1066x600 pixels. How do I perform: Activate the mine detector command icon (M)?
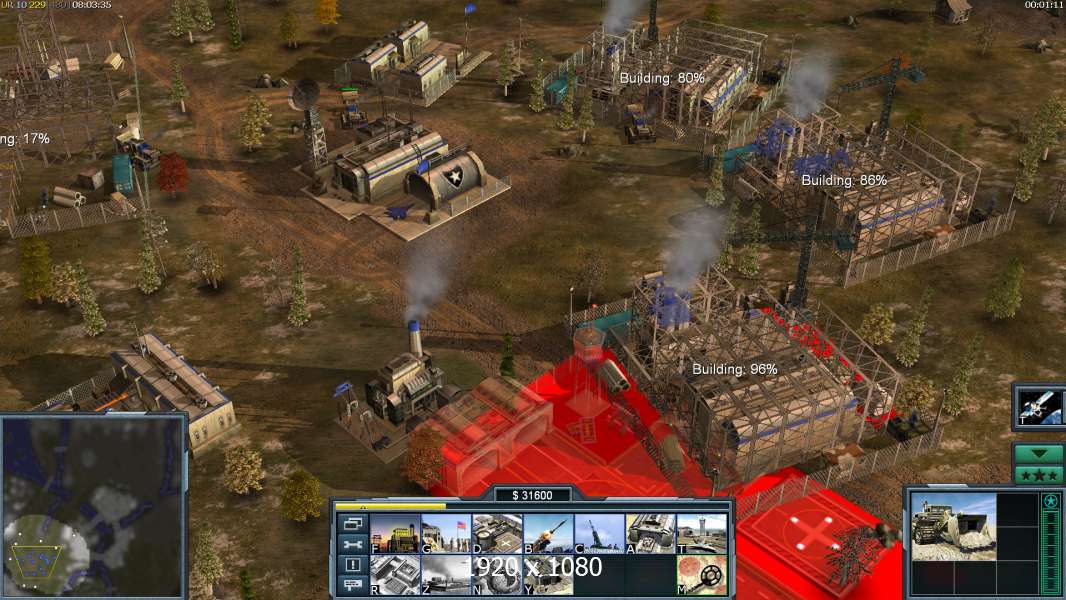(701, 575)
